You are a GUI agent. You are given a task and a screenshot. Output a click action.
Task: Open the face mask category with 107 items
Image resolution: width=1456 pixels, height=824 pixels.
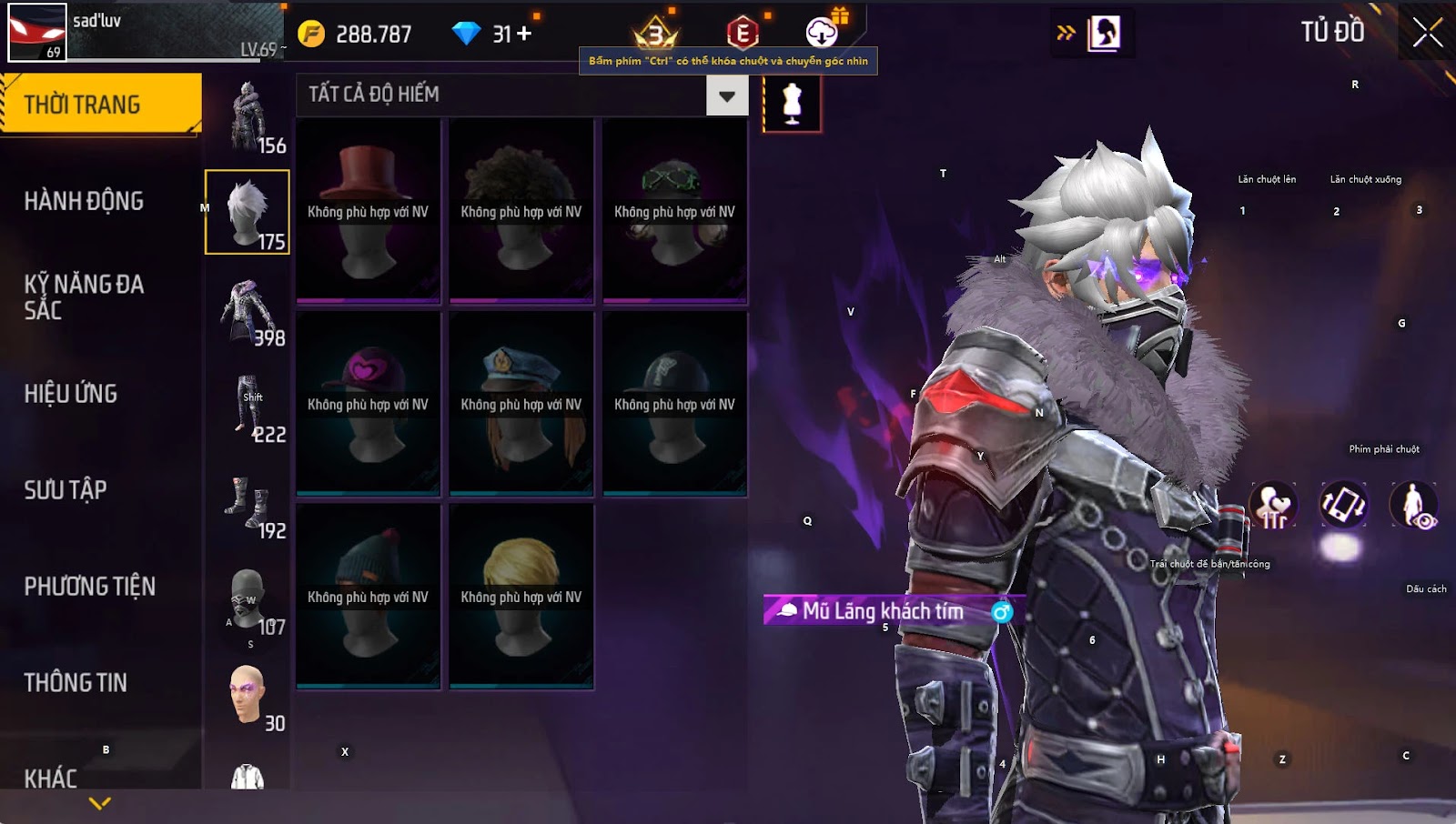click(248, 598)
